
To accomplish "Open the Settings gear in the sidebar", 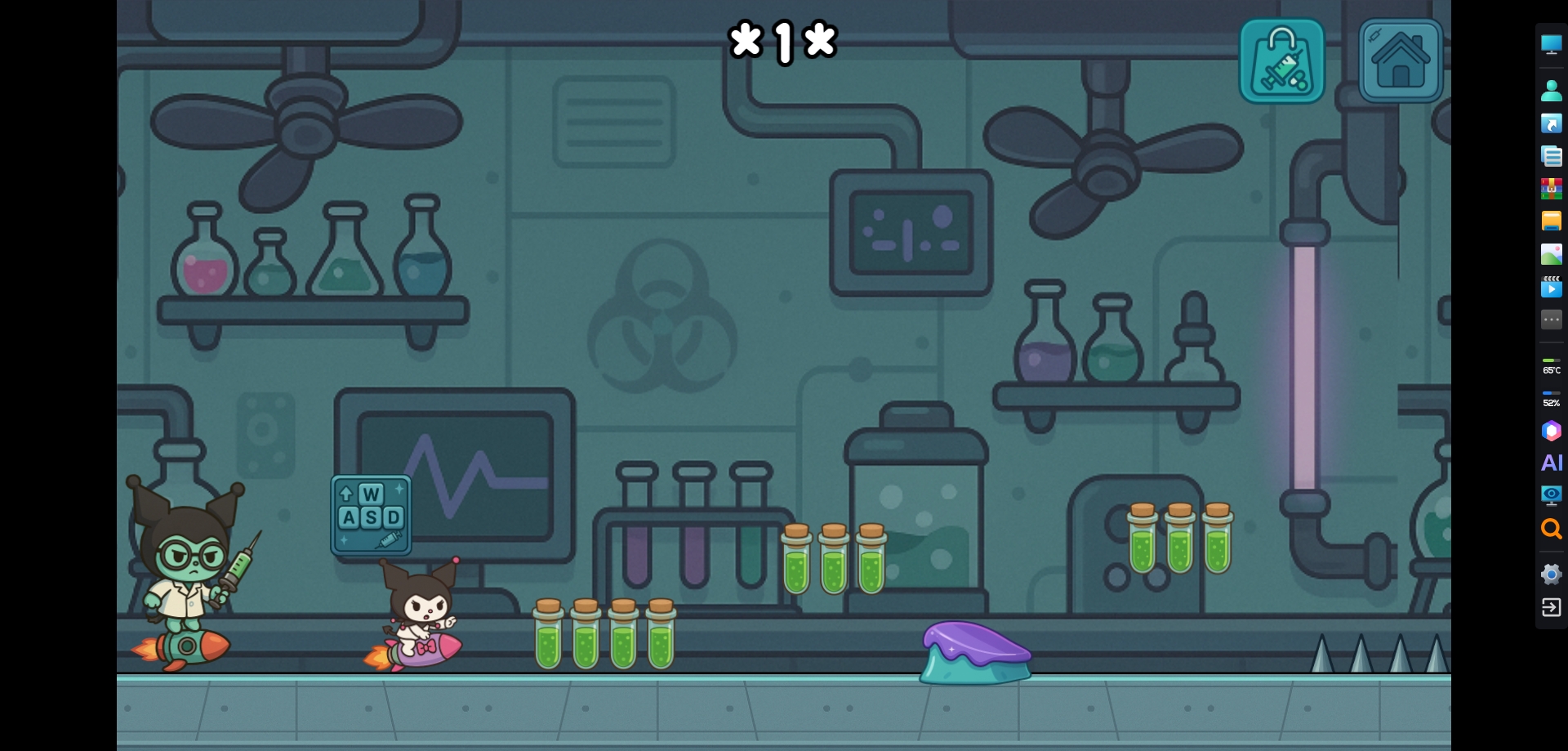I will pyautogui.click(x=1551, y=574).
